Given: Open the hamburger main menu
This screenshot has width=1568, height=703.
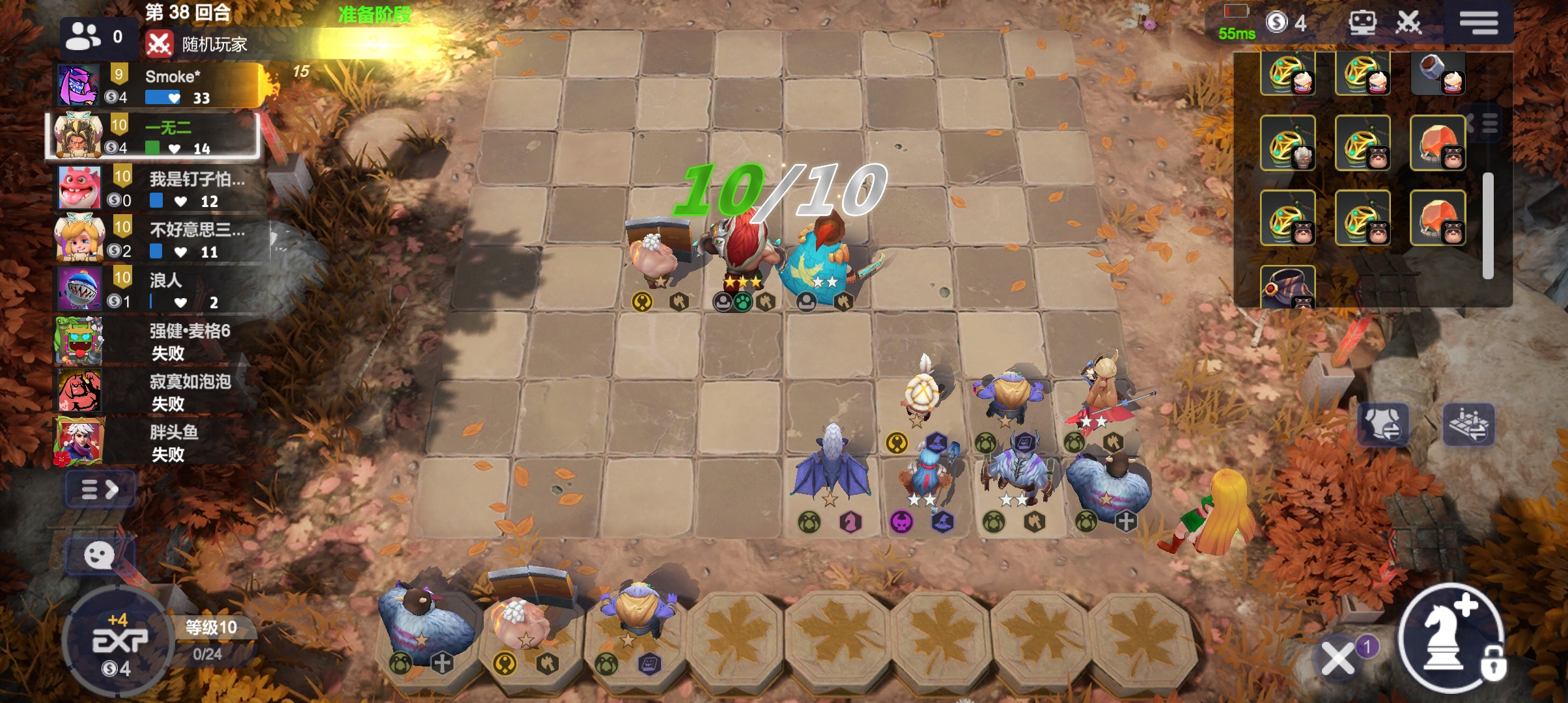Looking at the screenshot, I should [1478, 22].
